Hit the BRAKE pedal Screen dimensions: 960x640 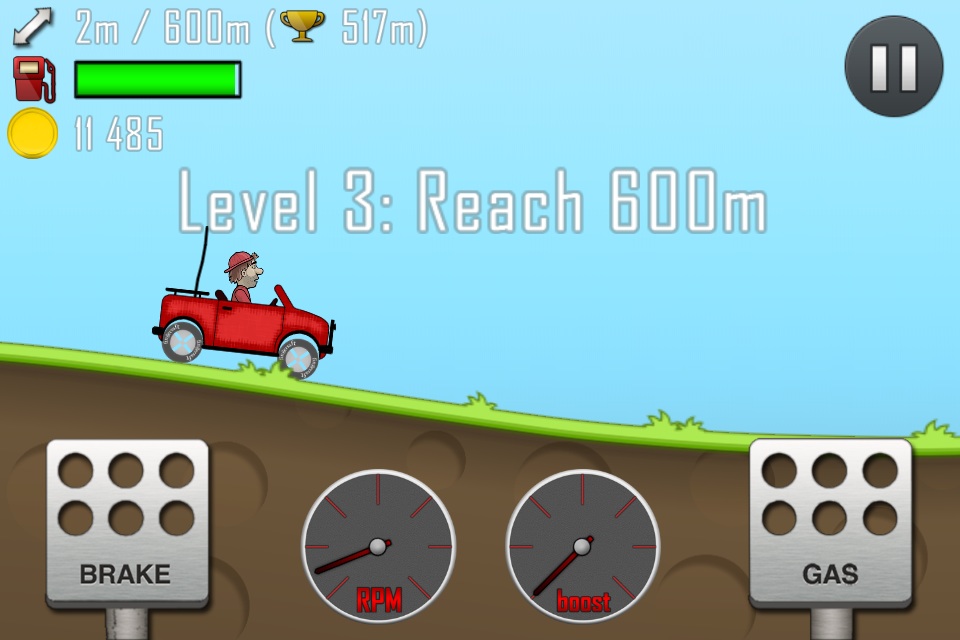click(x=126, y=522)
